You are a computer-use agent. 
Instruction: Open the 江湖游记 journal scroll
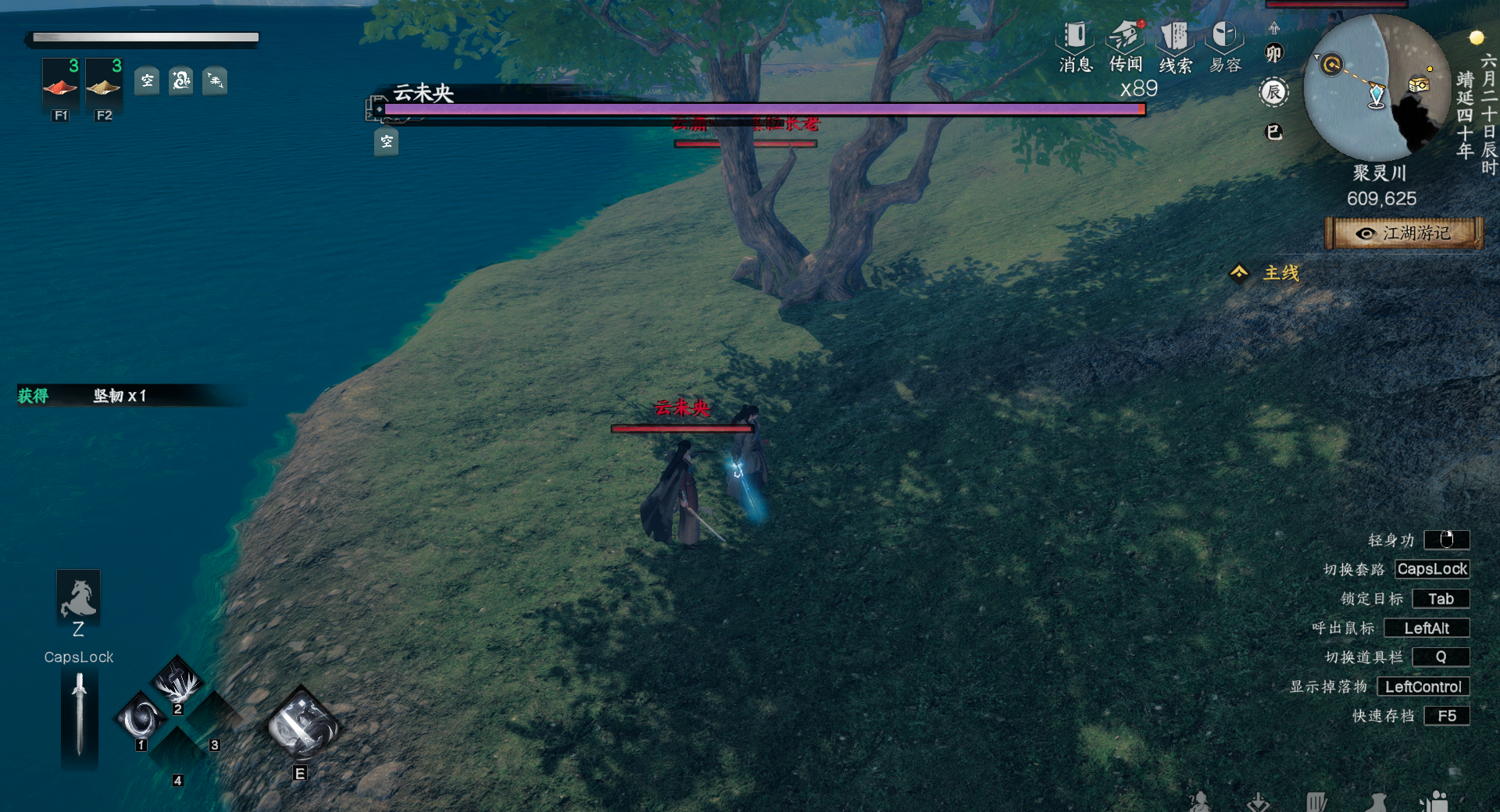click(x=1404, y=233)
